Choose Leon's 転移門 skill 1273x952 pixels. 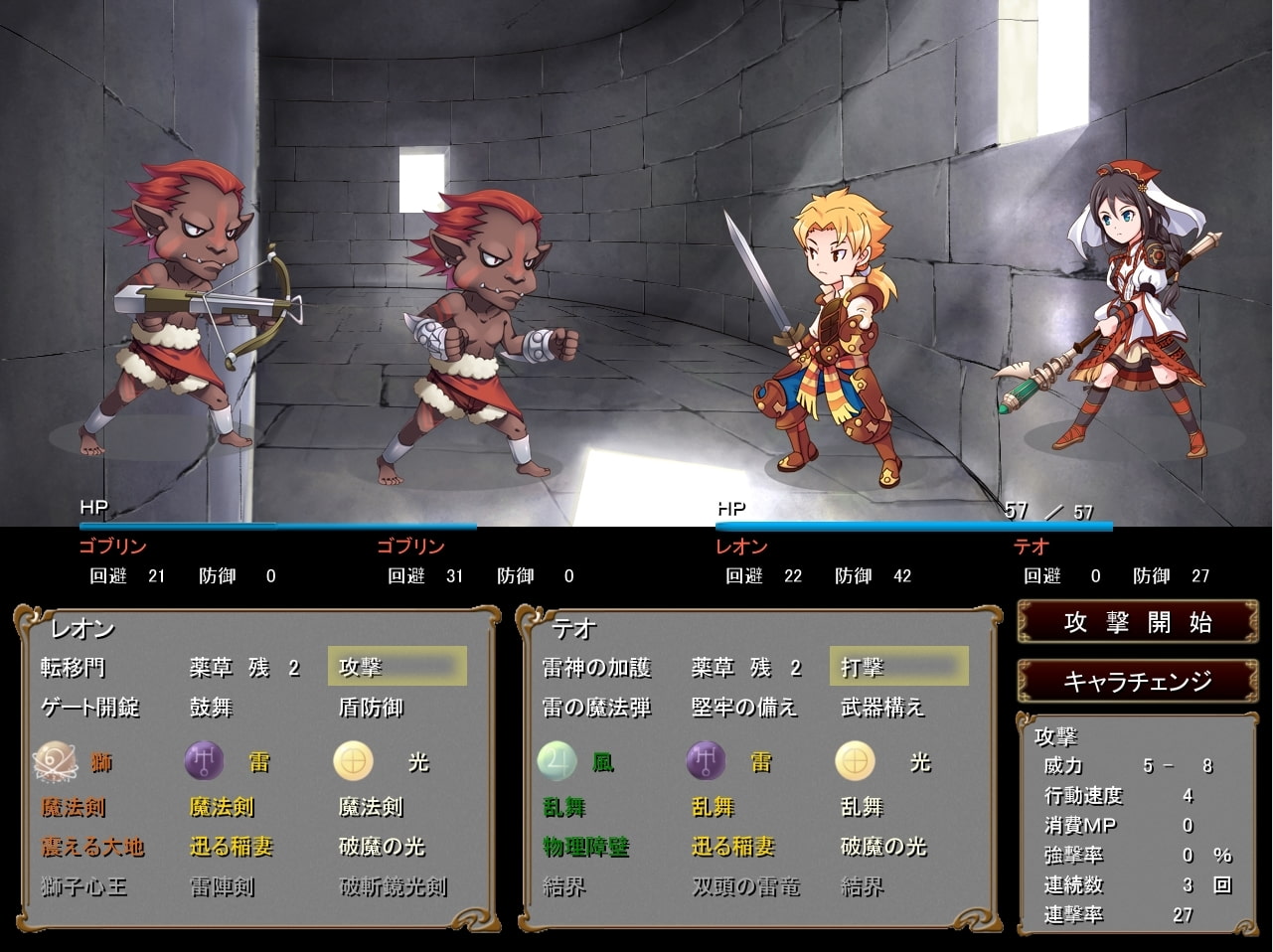73,667
